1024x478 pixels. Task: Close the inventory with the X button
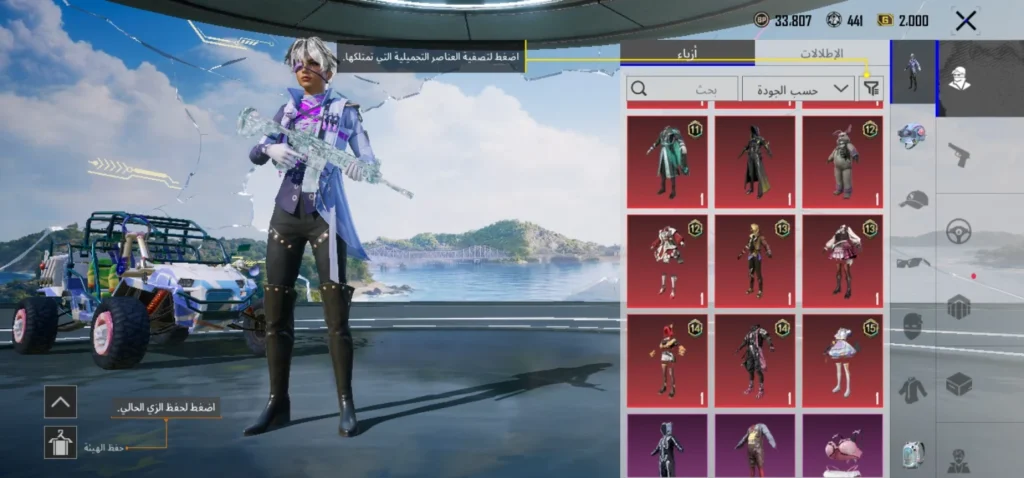965,20
